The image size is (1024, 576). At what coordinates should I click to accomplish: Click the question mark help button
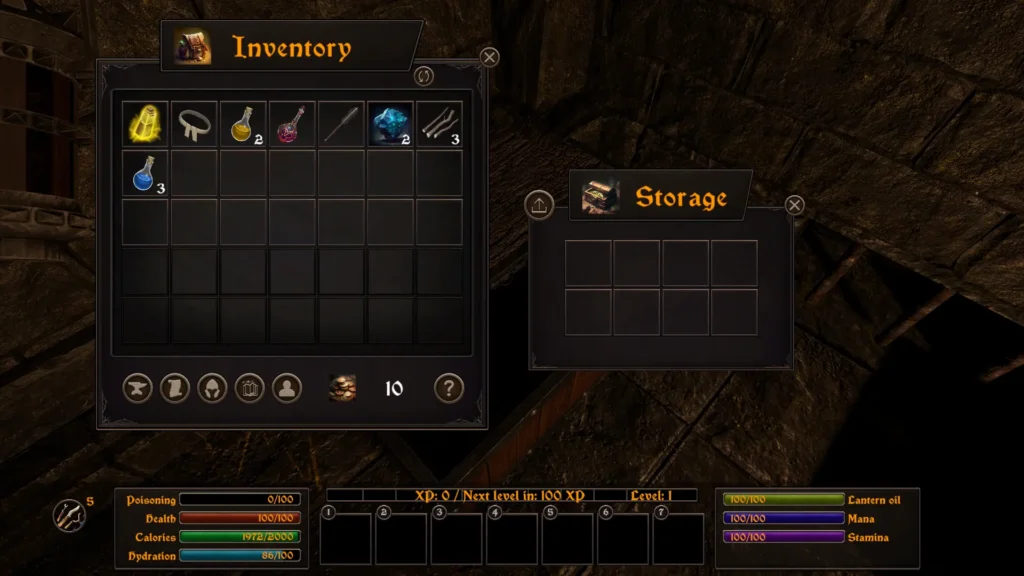coord(449,388)
